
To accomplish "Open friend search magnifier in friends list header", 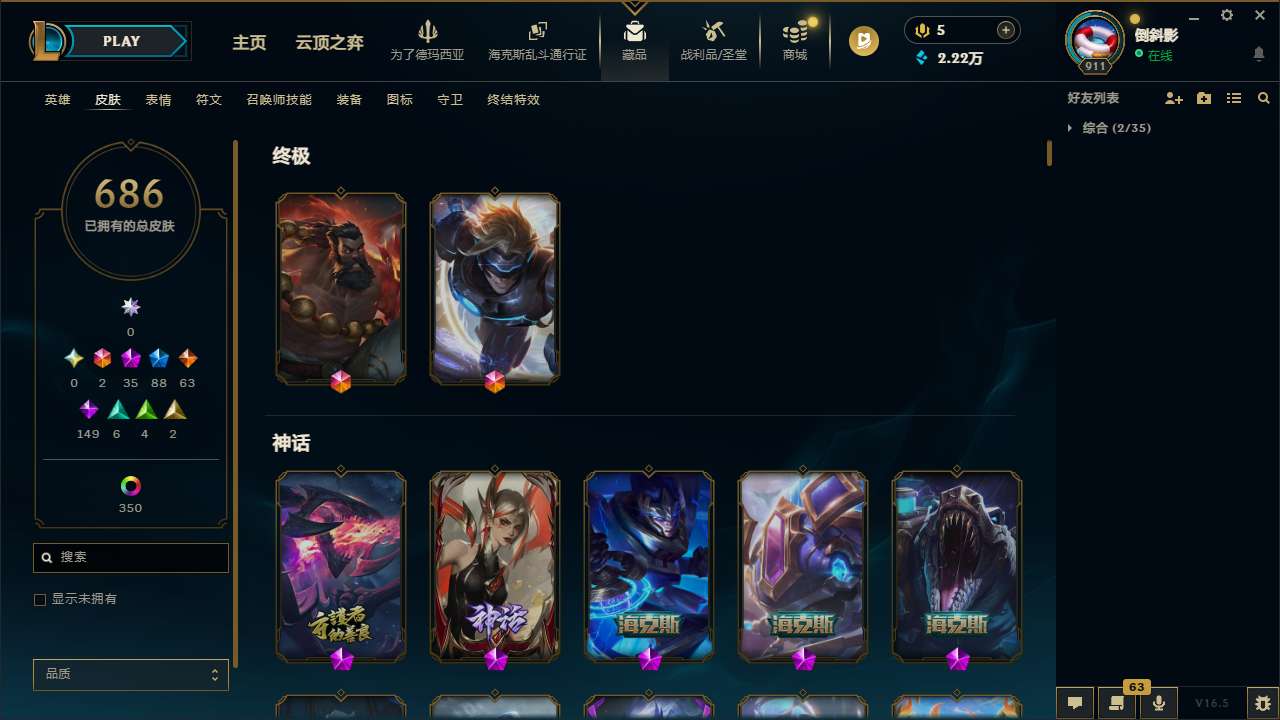I will point(1263,98).
